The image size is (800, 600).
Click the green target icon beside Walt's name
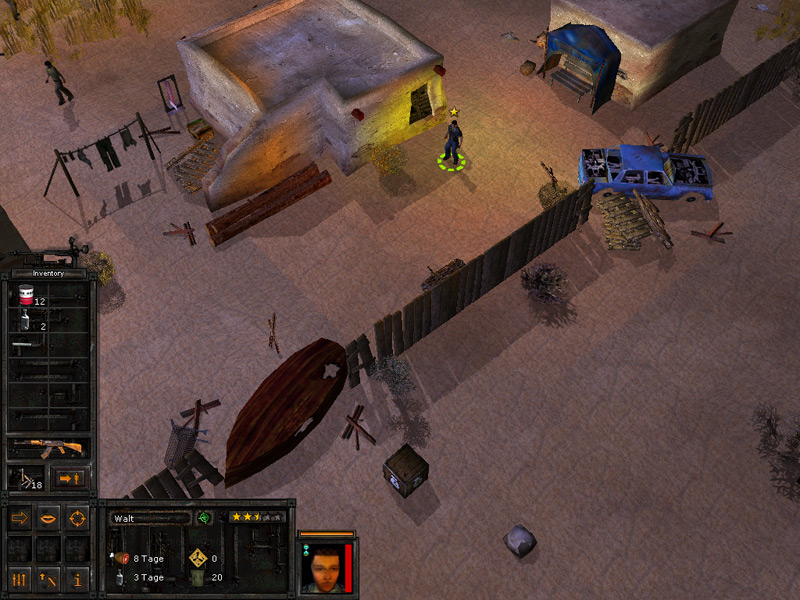coord(204,518)
